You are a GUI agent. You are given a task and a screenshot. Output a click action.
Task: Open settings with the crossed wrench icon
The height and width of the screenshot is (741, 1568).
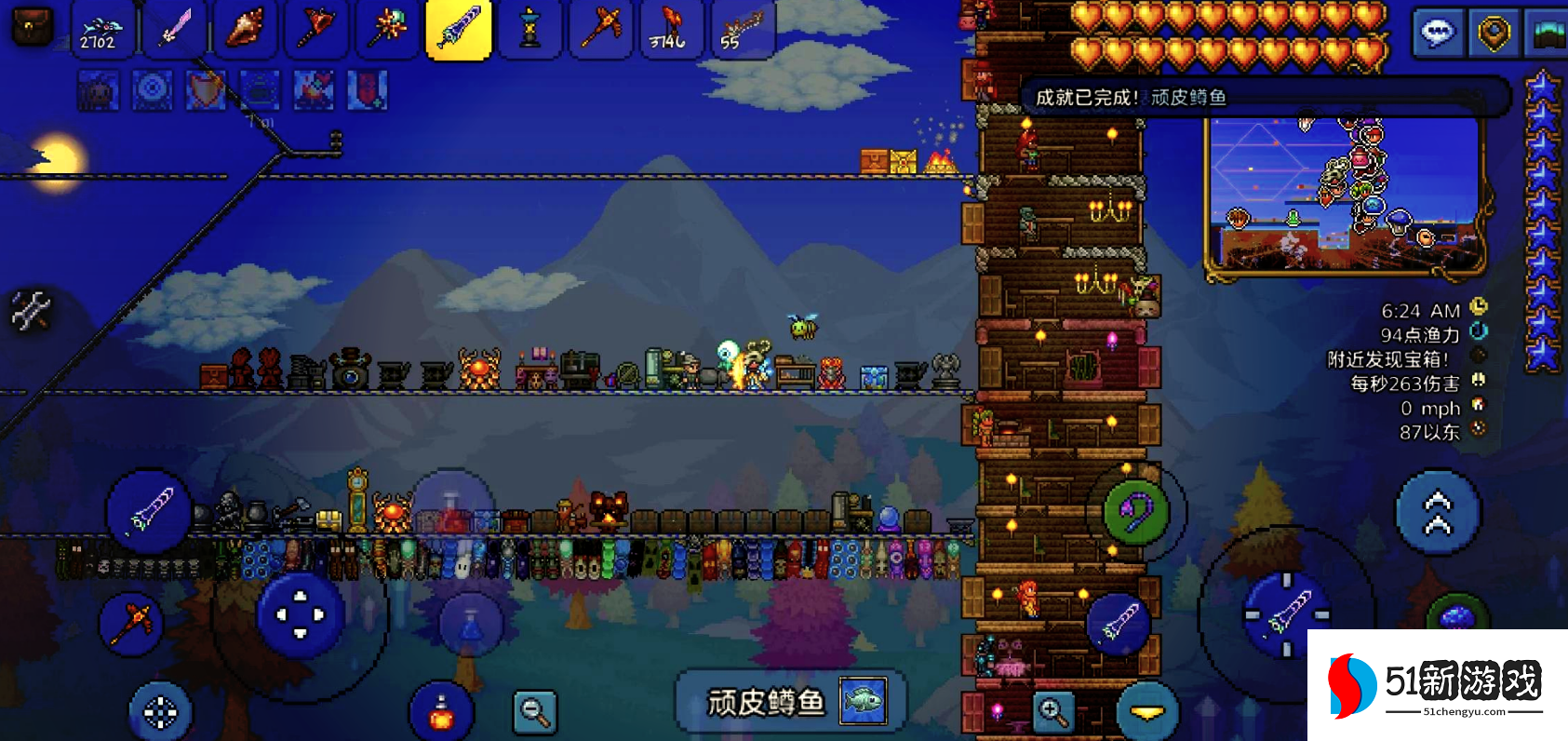coord(30,311)
